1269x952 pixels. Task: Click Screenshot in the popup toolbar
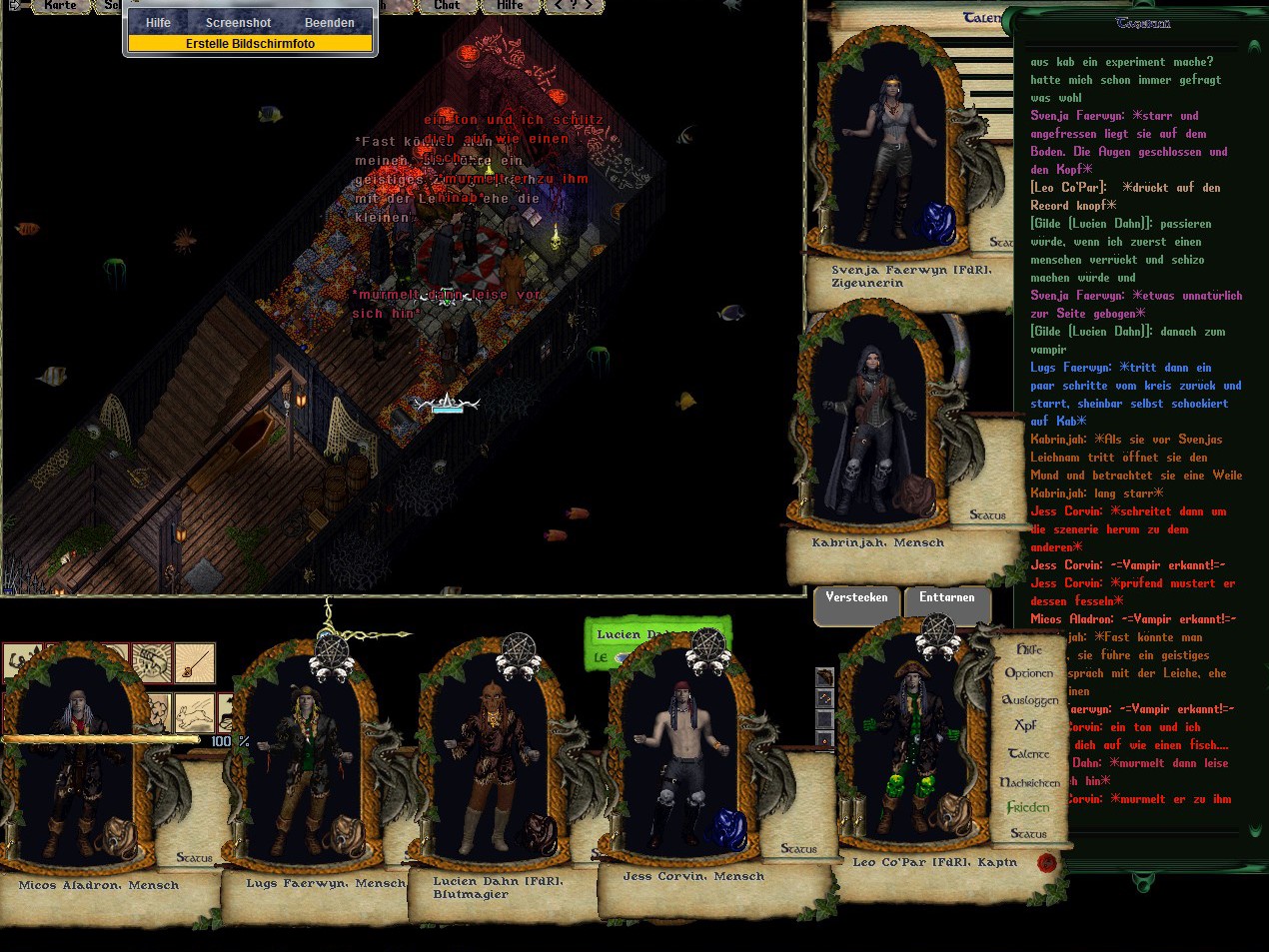click(x=238, y=23)
